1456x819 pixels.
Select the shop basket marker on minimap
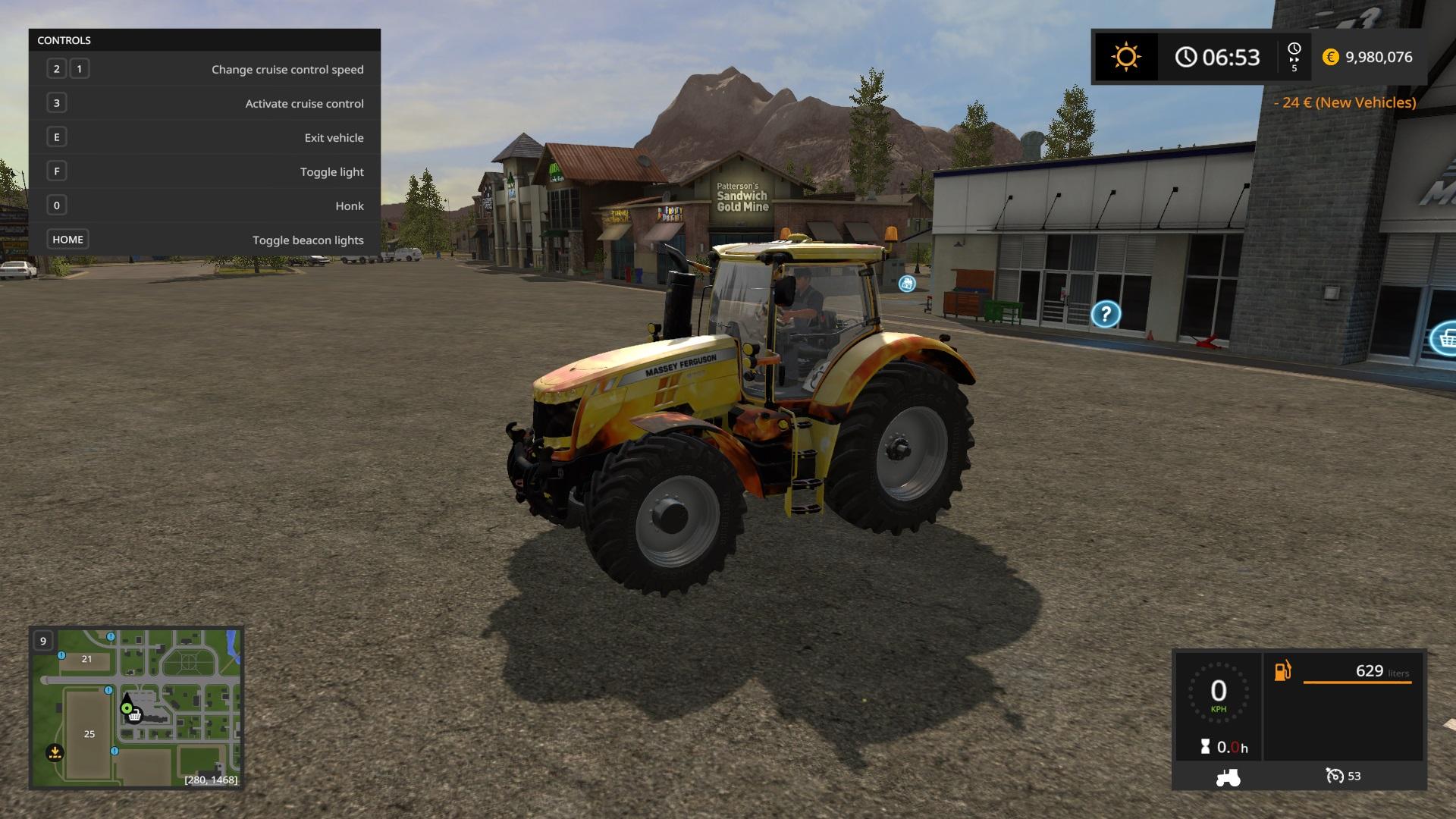pyautogui.click(x=135, y=716)
